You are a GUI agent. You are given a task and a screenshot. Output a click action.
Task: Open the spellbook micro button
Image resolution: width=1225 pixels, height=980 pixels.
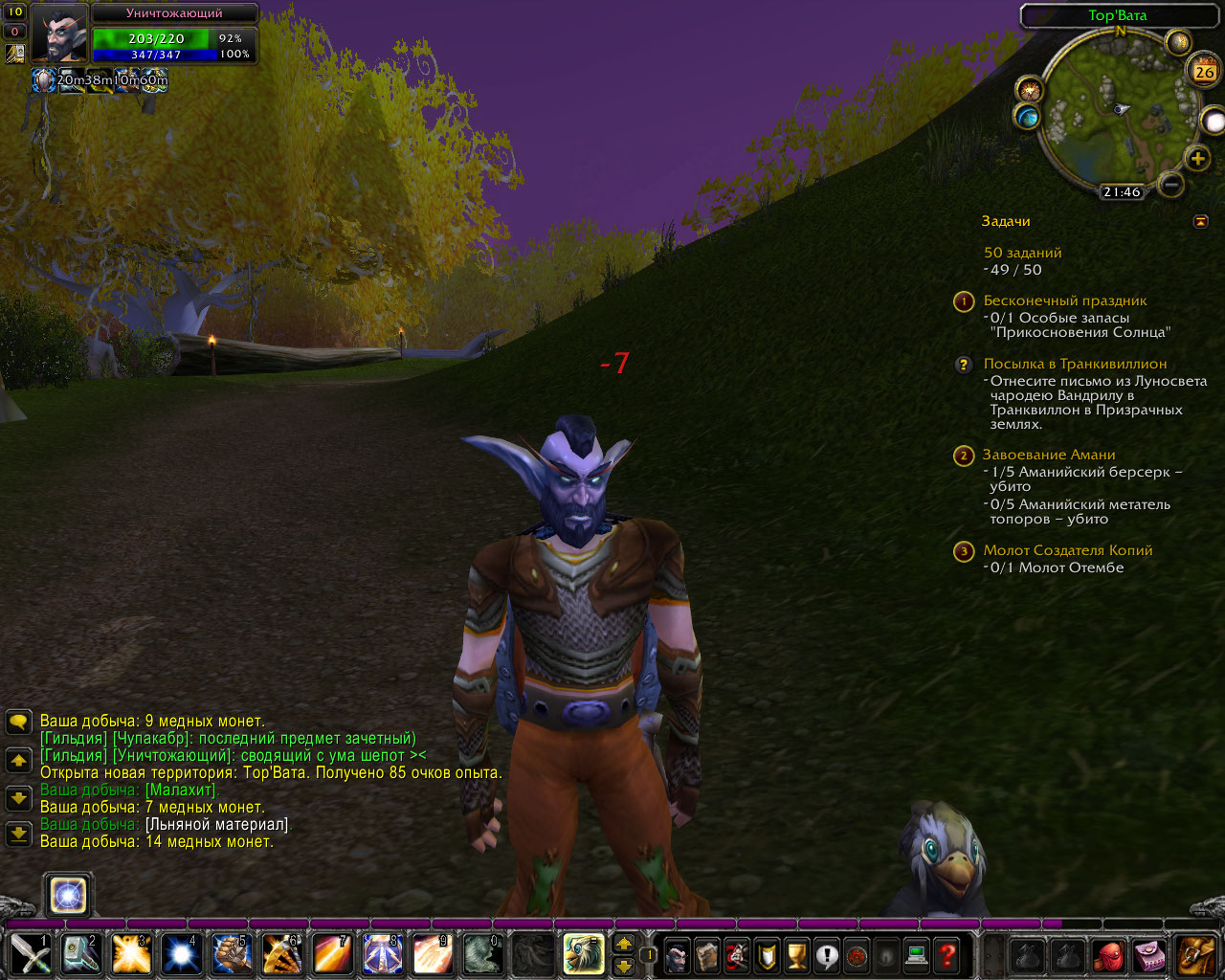point(707,955)
